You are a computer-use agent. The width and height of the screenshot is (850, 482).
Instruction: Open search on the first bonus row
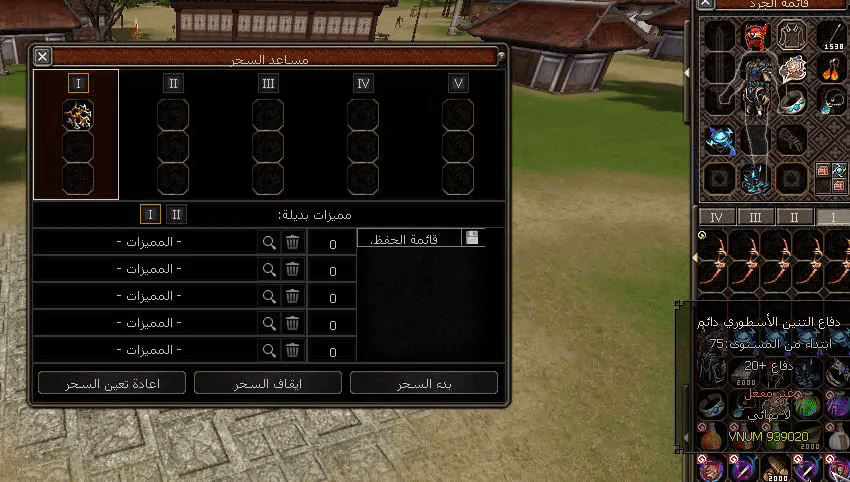(x=268, y=242)
